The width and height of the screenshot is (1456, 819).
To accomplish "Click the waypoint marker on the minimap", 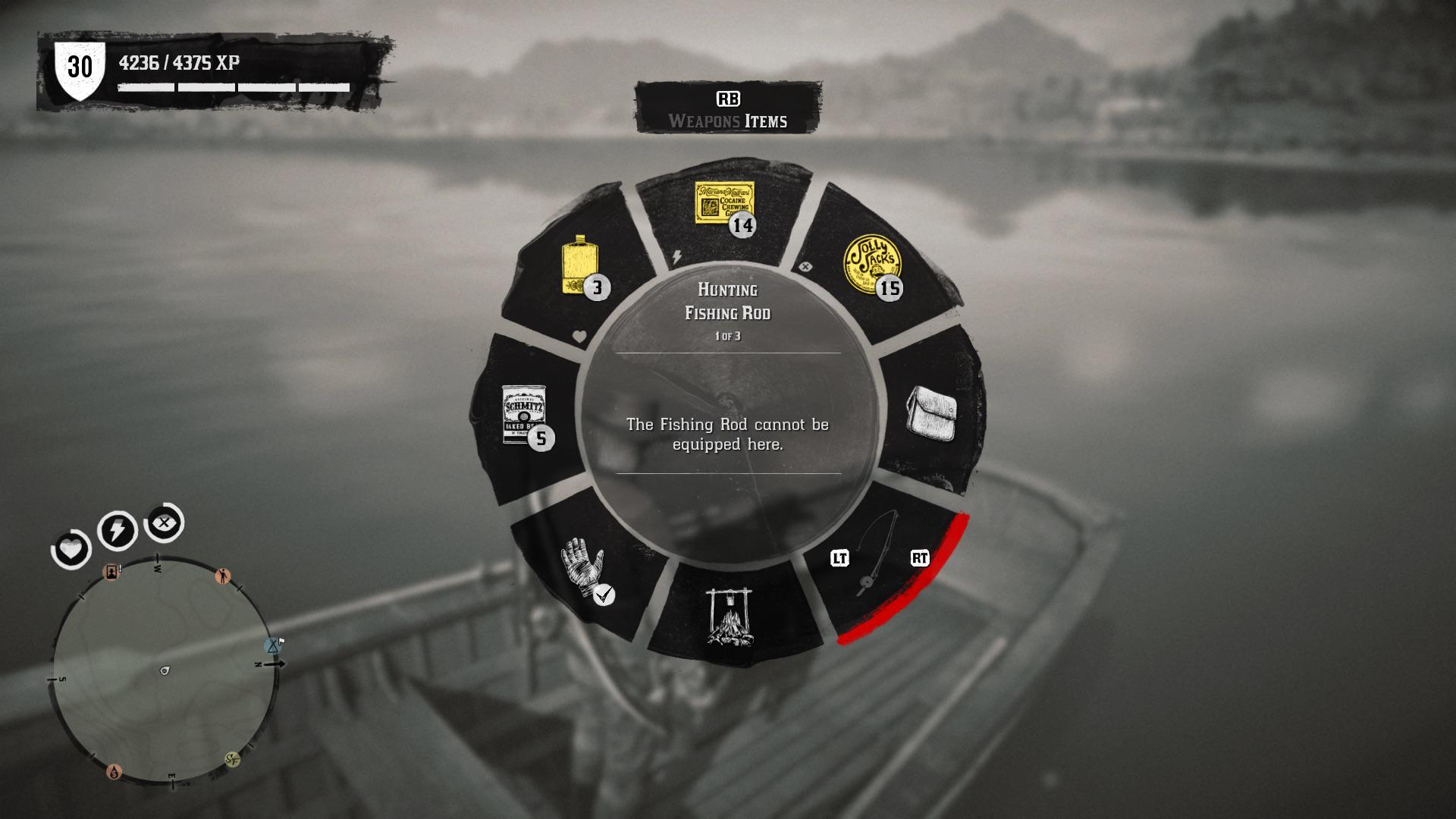I will coord(273,646).
